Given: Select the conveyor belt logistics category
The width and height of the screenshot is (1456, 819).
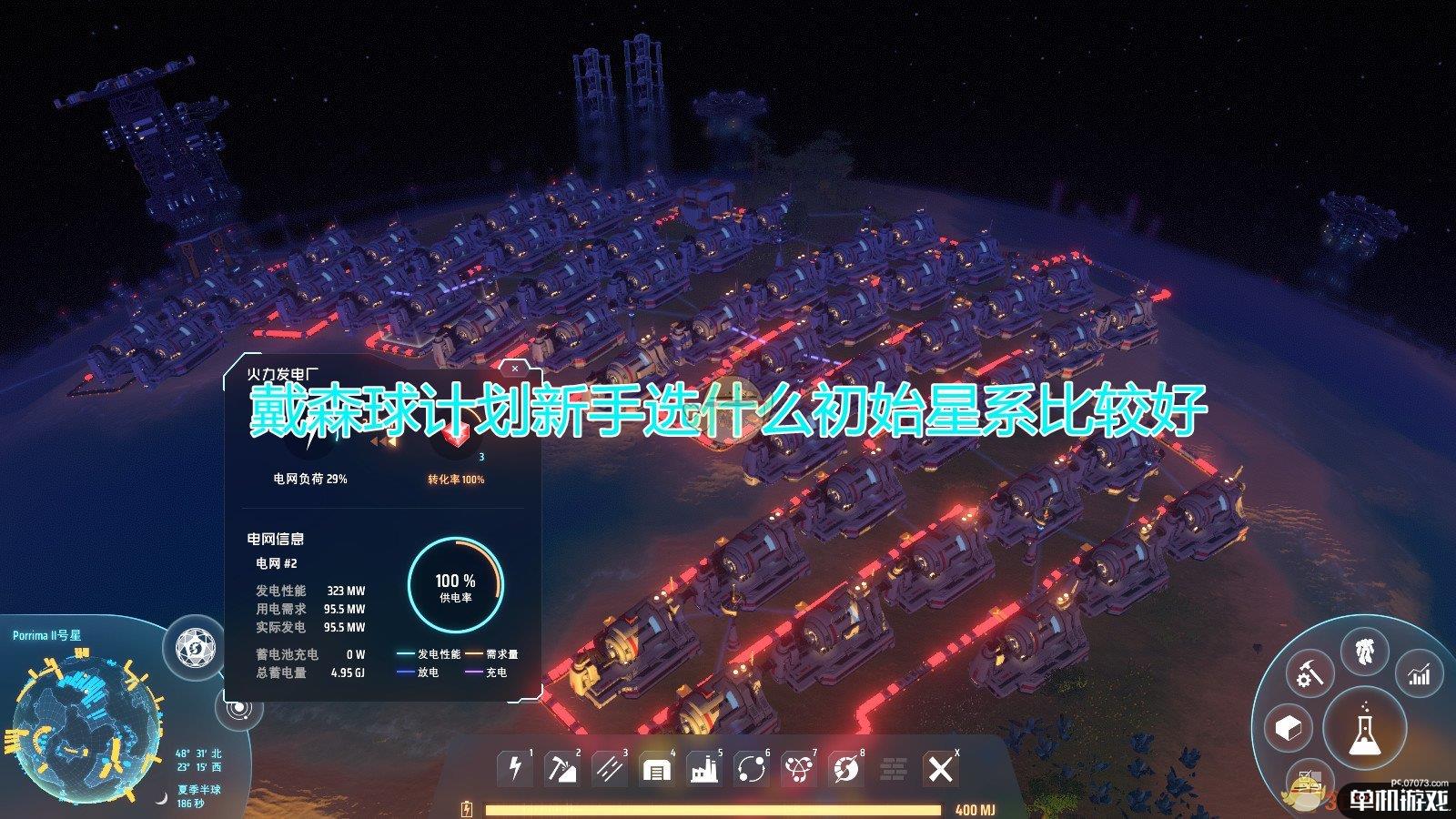Looking at the screenshot, I should (x=610, y=769).
